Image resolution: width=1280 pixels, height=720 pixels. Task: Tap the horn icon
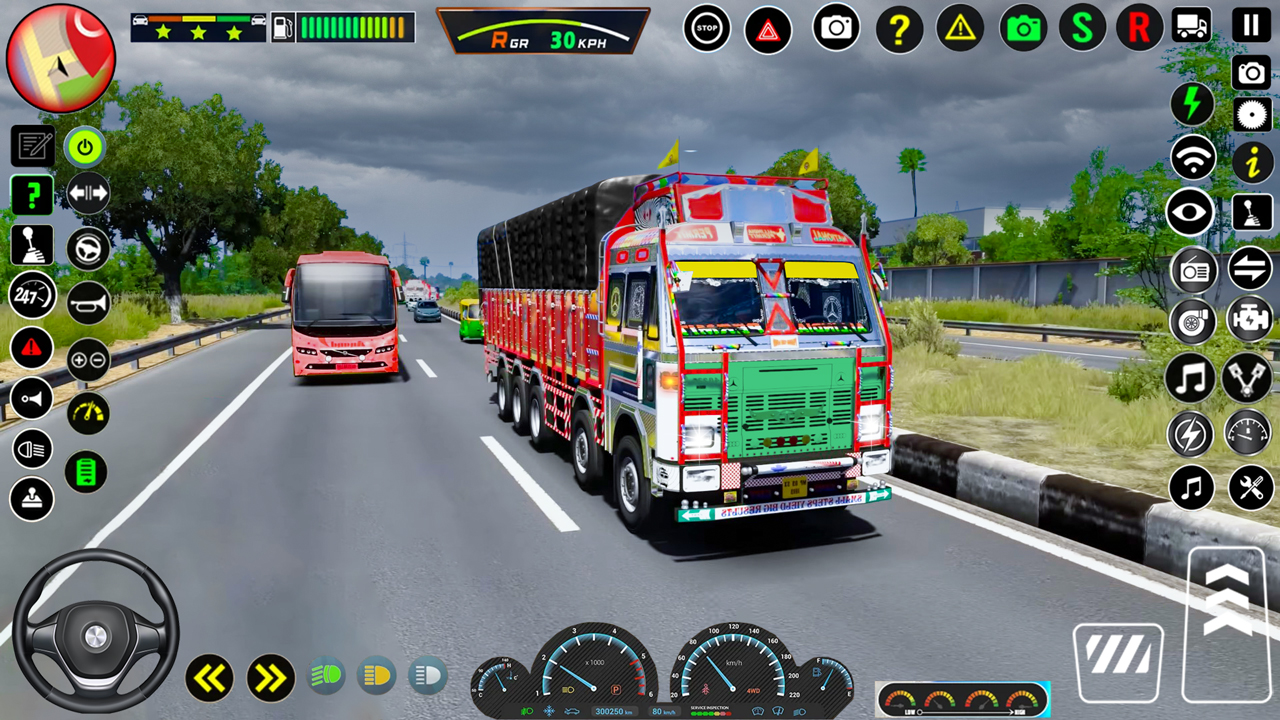tap(88, 301)
